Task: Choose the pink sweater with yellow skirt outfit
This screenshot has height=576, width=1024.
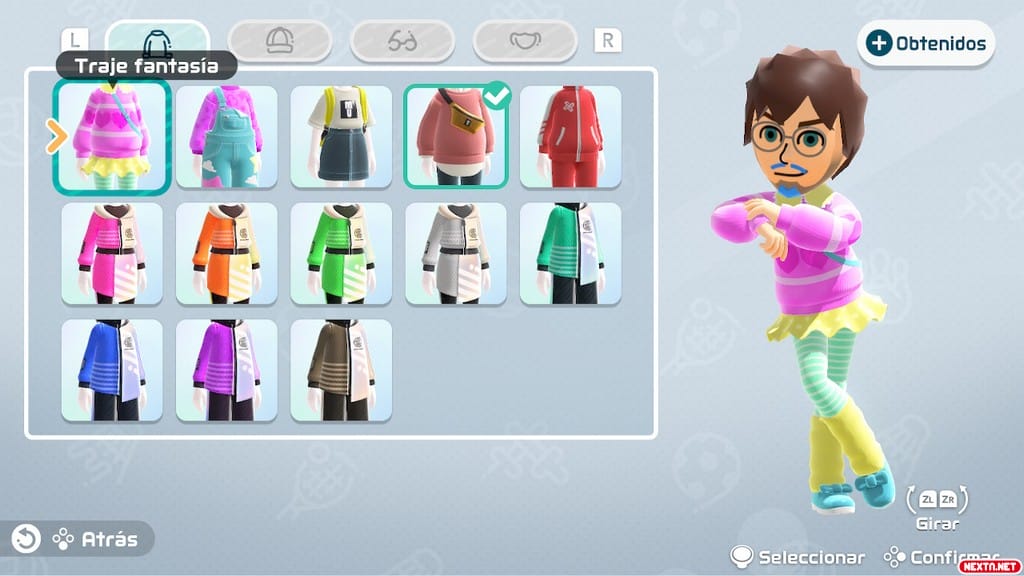Action: pos(112,137)
